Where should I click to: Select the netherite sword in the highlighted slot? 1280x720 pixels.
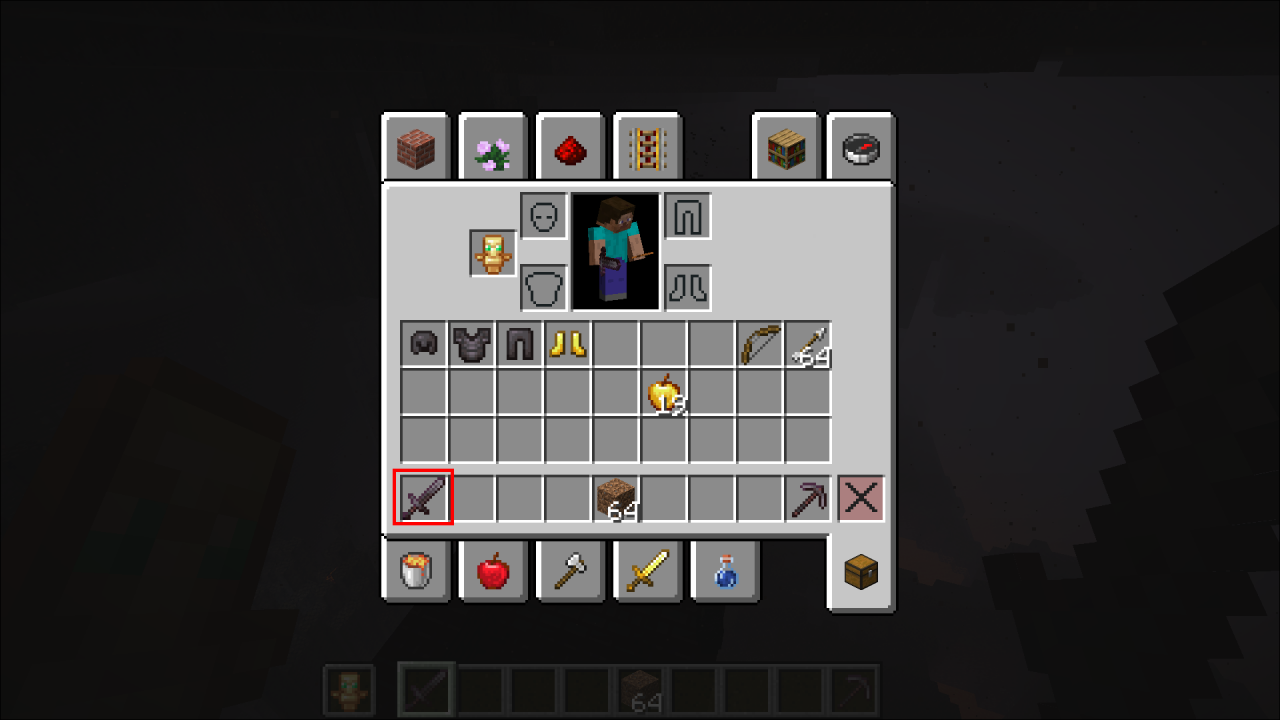tap(422, 497)
